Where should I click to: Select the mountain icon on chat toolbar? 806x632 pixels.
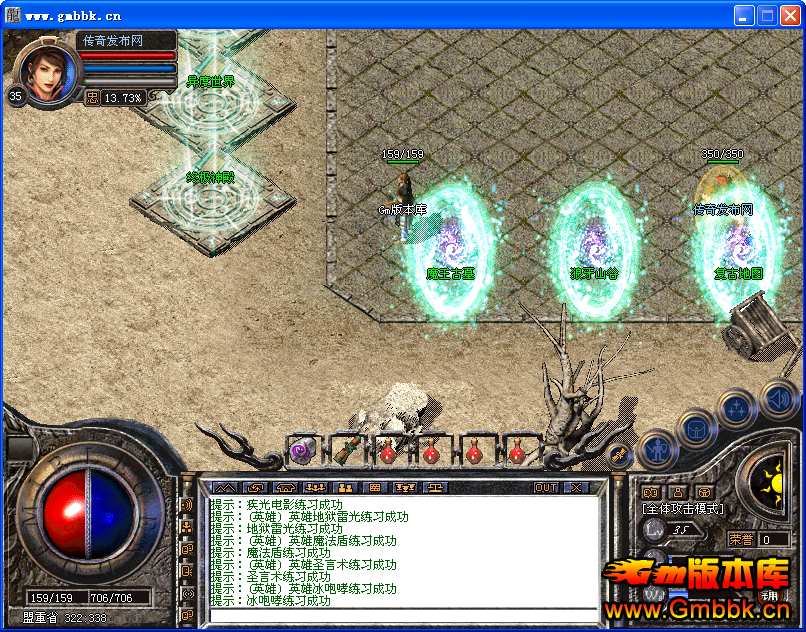(222, 488)
